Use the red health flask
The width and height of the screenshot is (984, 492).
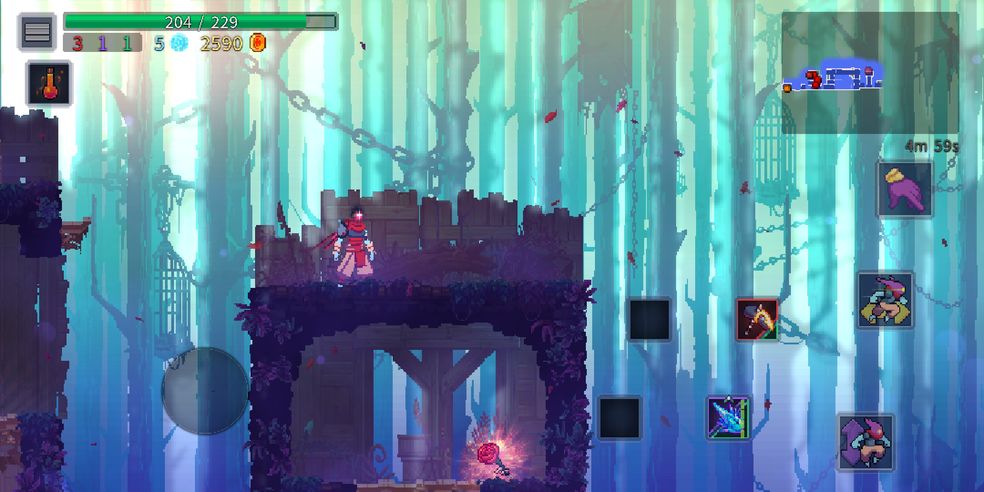[x=48, y=82]
